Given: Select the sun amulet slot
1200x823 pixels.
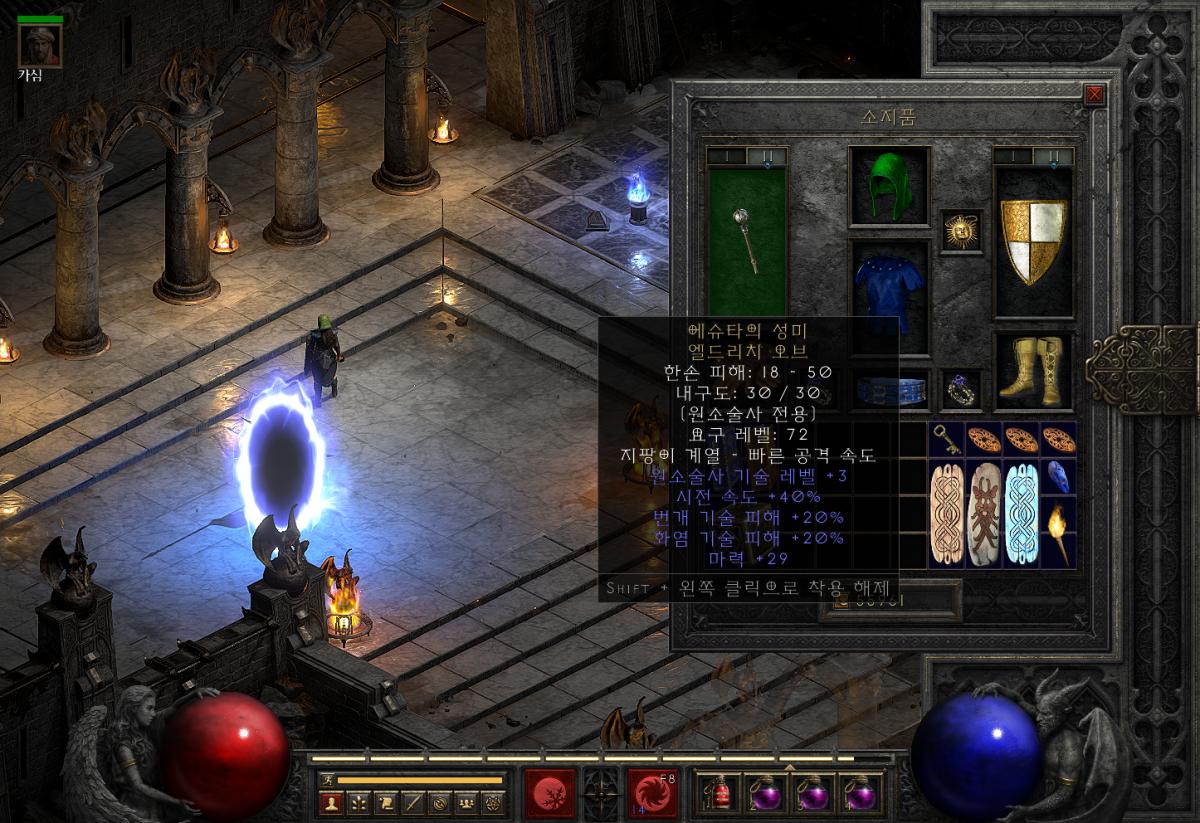Looking at the screenshot, I should (961, 231).
